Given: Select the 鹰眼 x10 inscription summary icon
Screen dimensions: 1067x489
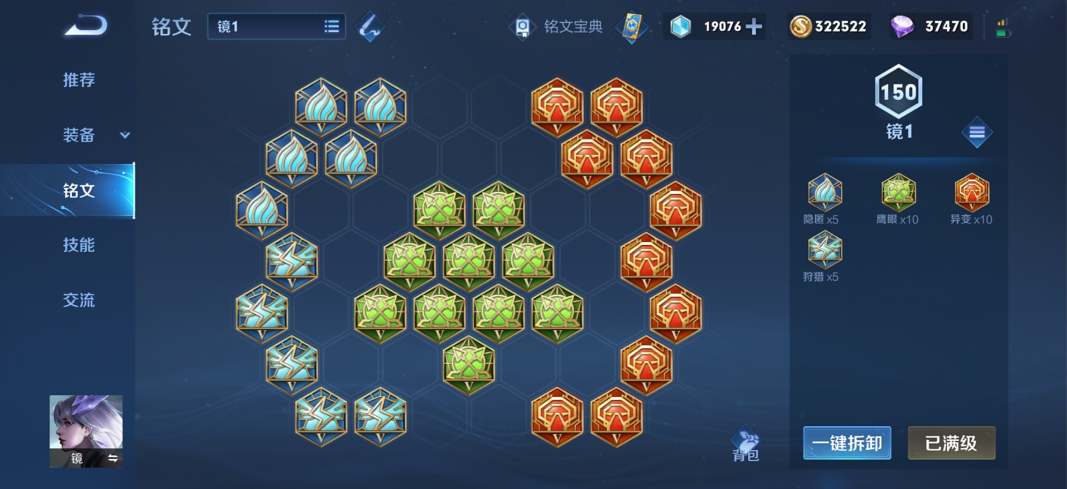Looking at the screenshot, I should click(898, 192).
